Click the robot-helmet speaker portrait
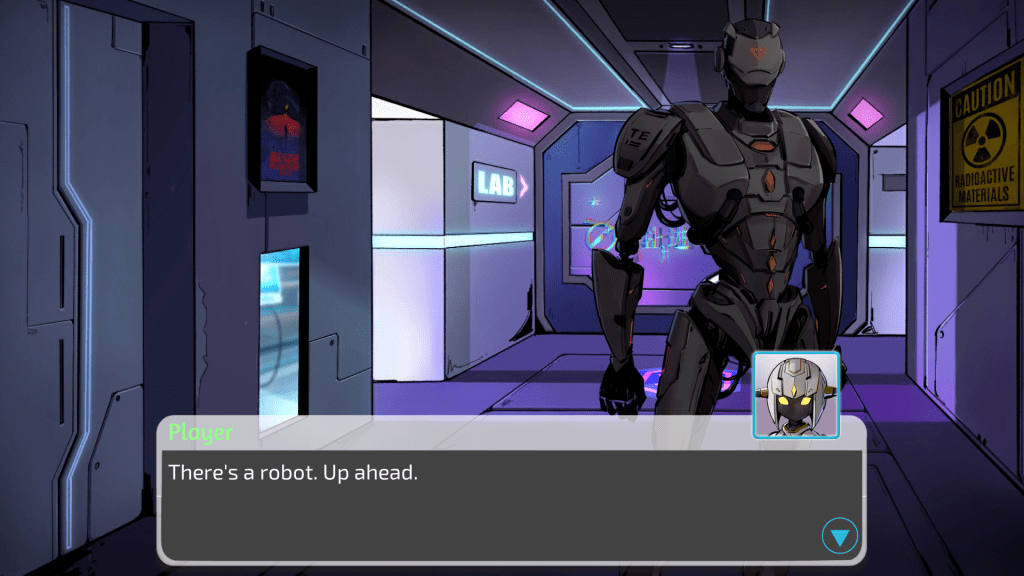Screen dimensions: 1024x576 (795, 394)
